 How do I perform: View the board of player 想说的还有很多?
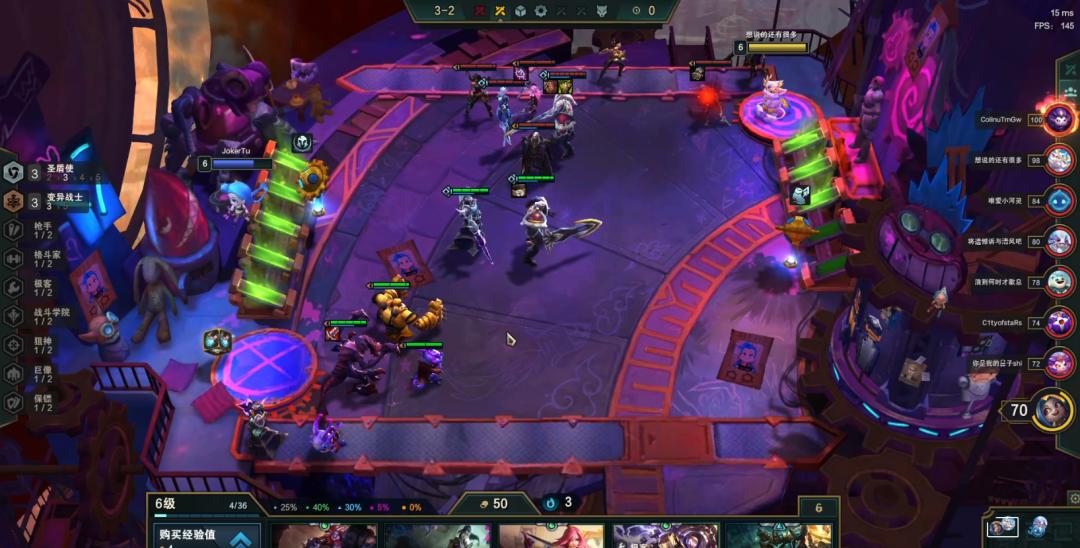coord(1058,160)
